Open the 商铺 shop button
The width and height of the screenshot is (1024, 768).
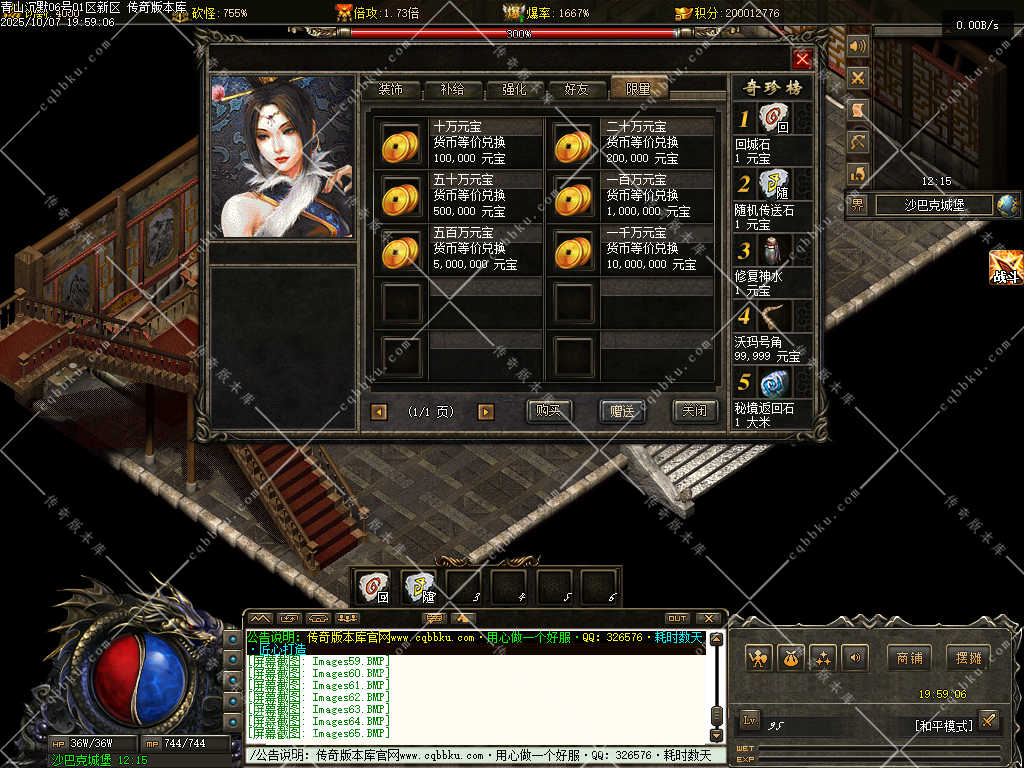click(909, 658)
